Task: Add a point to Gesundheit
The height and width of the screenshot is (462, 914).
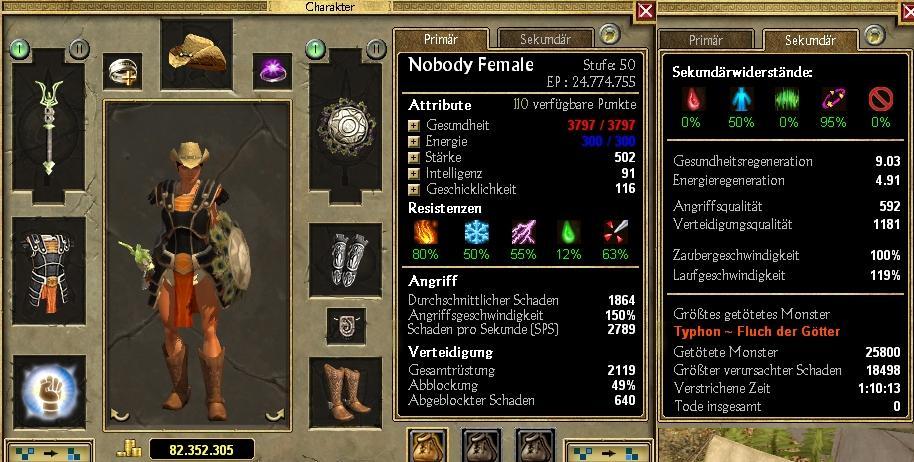Action: click(x=414, y=125)
